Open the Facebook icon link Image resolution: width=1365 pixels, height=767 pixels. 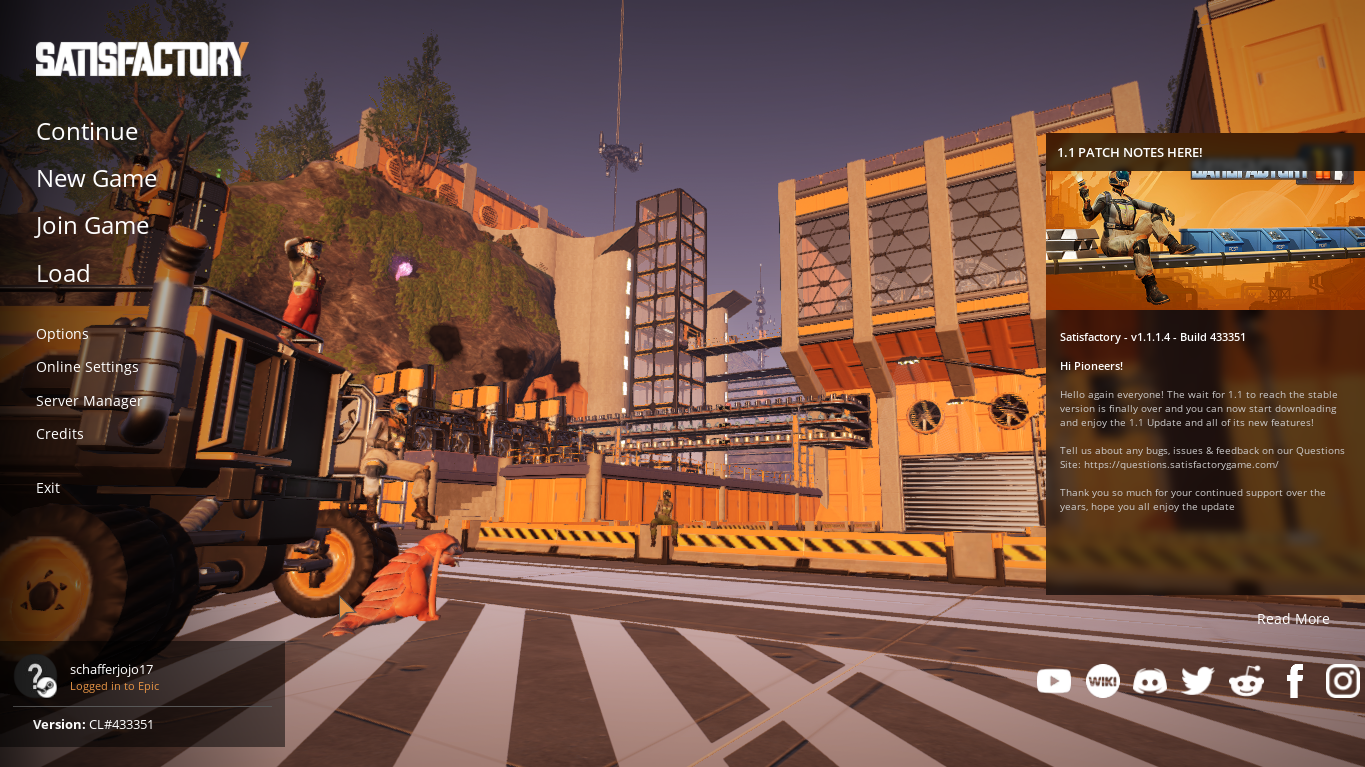(1295, 681)
